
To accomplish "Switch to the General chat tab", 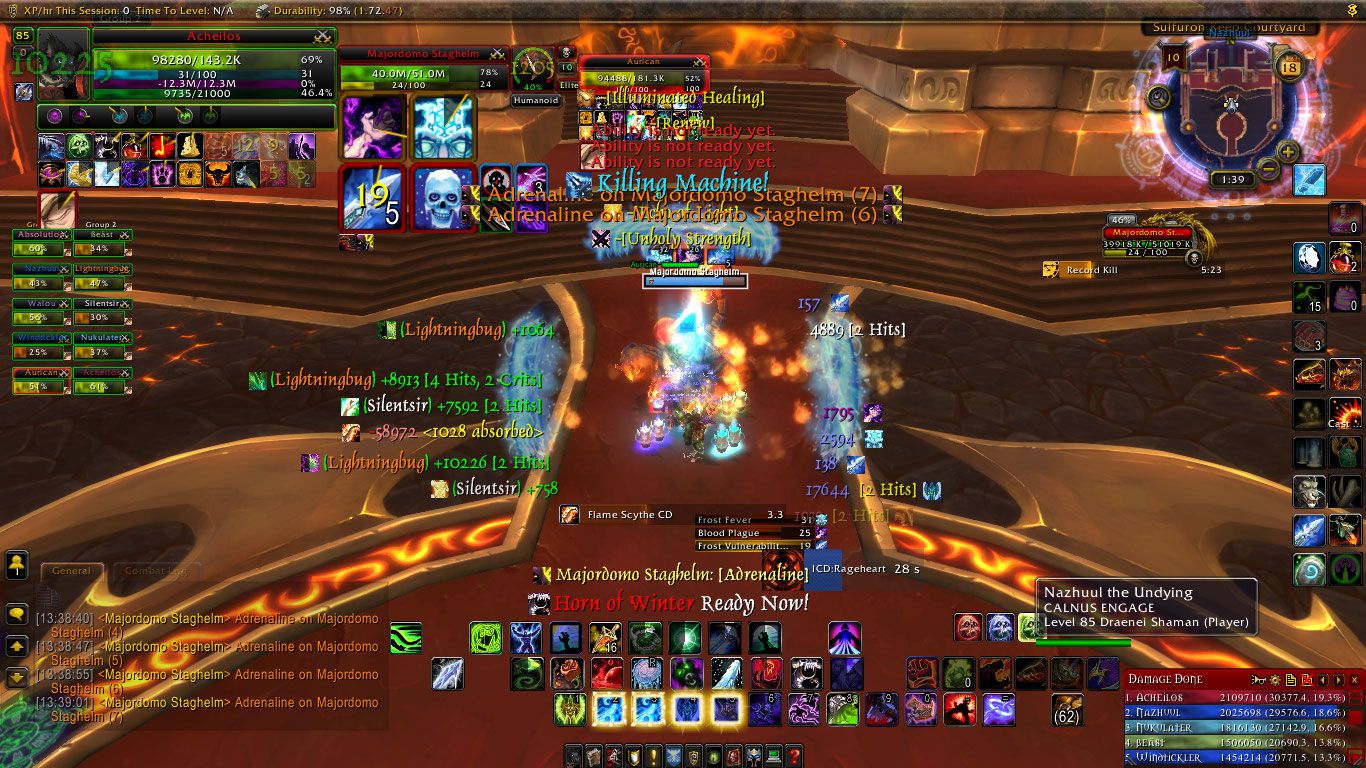I will pos(71,571).
